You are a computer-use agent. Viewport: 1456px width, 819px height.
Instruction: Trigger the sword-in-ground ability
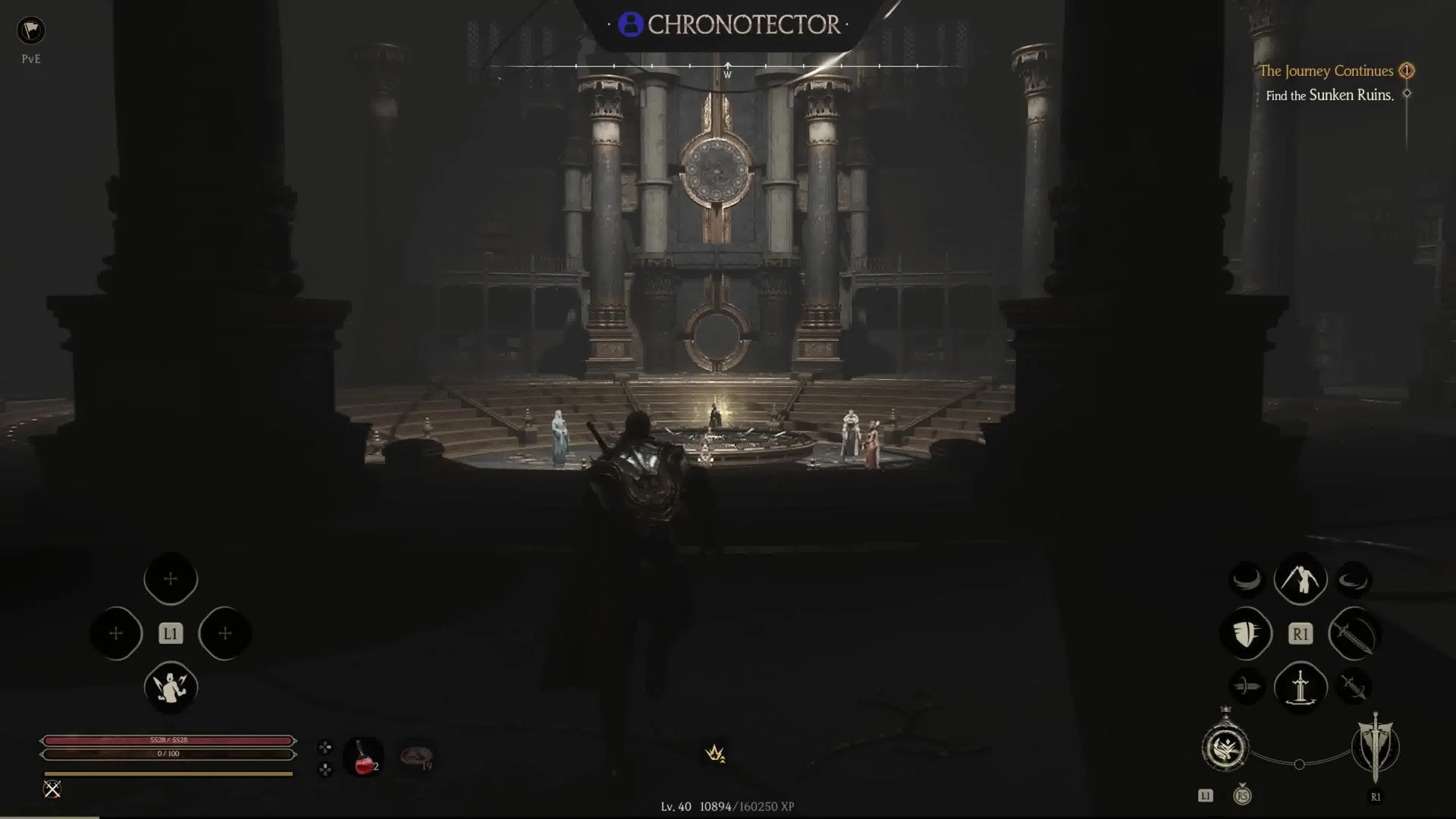coord(1301,687)
